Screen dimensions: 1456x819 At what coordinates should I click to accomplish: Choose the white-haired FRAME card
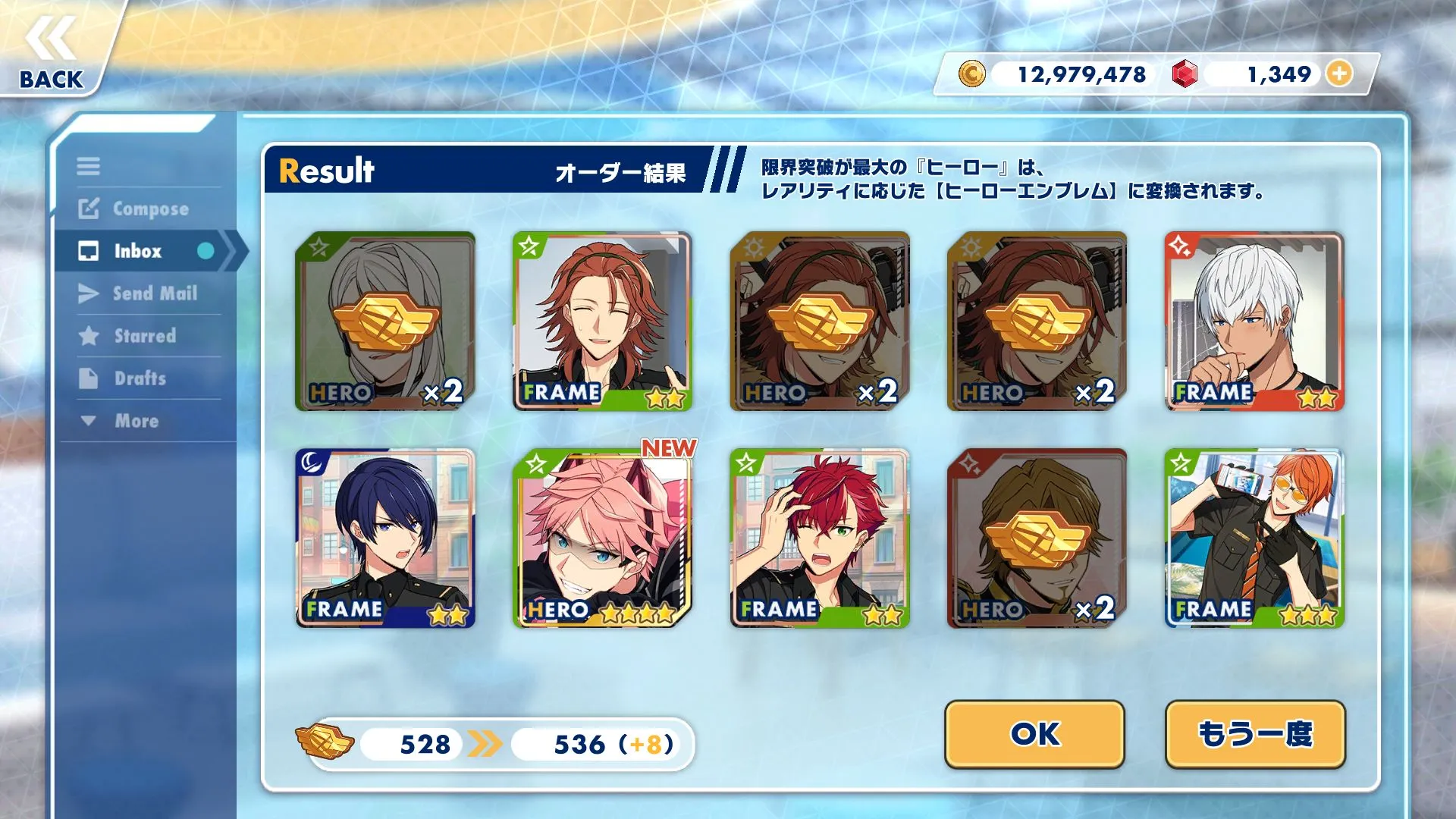pos(1254,322)
